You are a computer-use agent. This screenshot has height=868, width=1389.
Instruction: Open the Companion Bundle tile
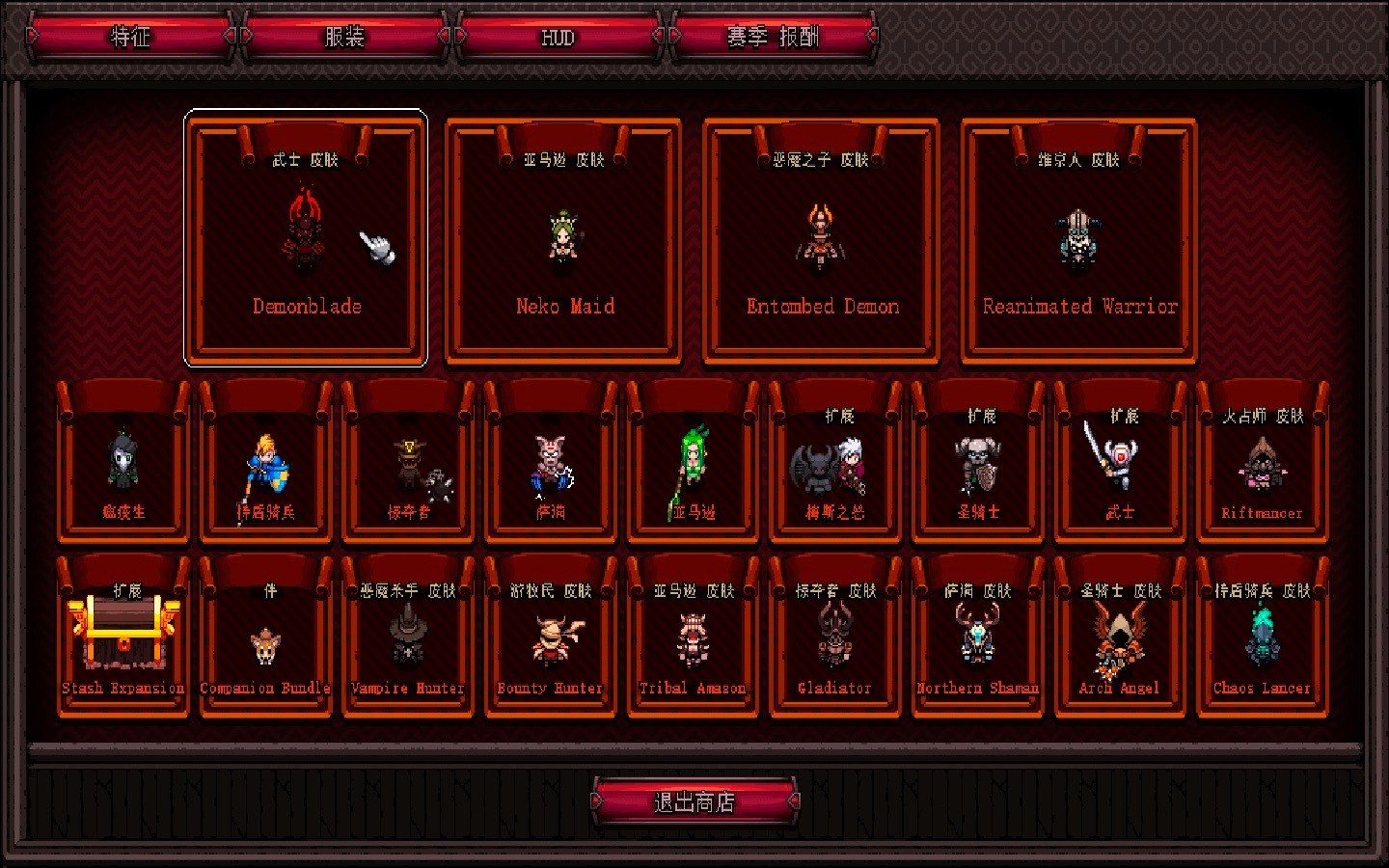click(x=265, y=637)
